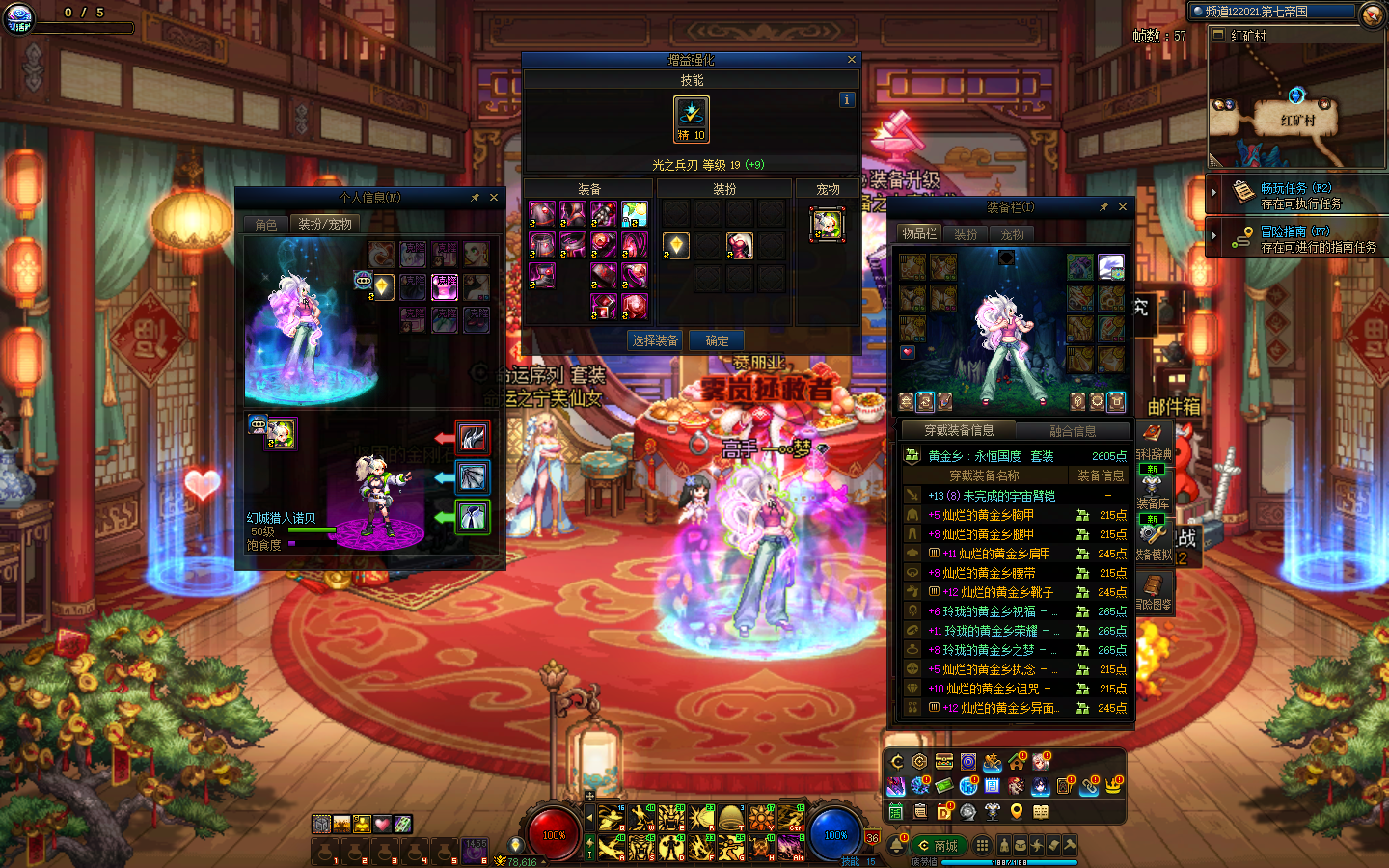Click the 选择装备 select equipment button
The height and width of the screenshot is (868, 1389).
pos(655,340)
